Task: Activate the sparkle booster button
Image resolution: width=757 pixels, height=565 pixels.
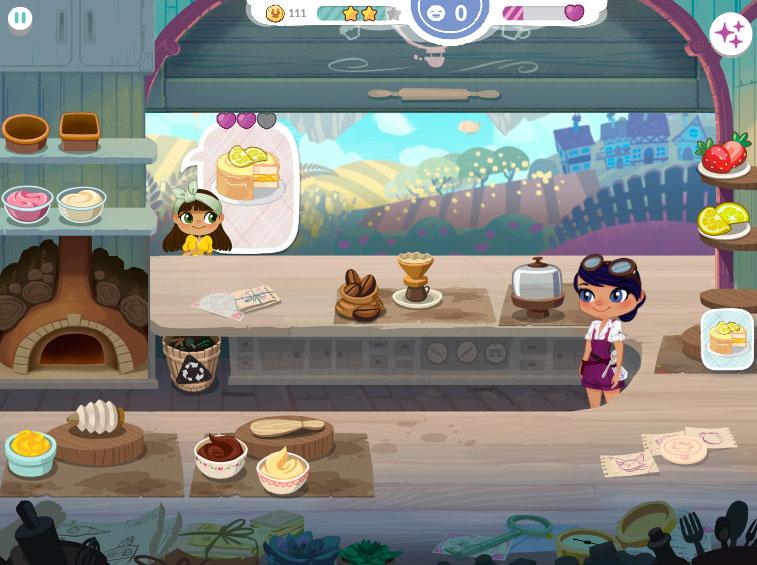Action: point(730,35)
